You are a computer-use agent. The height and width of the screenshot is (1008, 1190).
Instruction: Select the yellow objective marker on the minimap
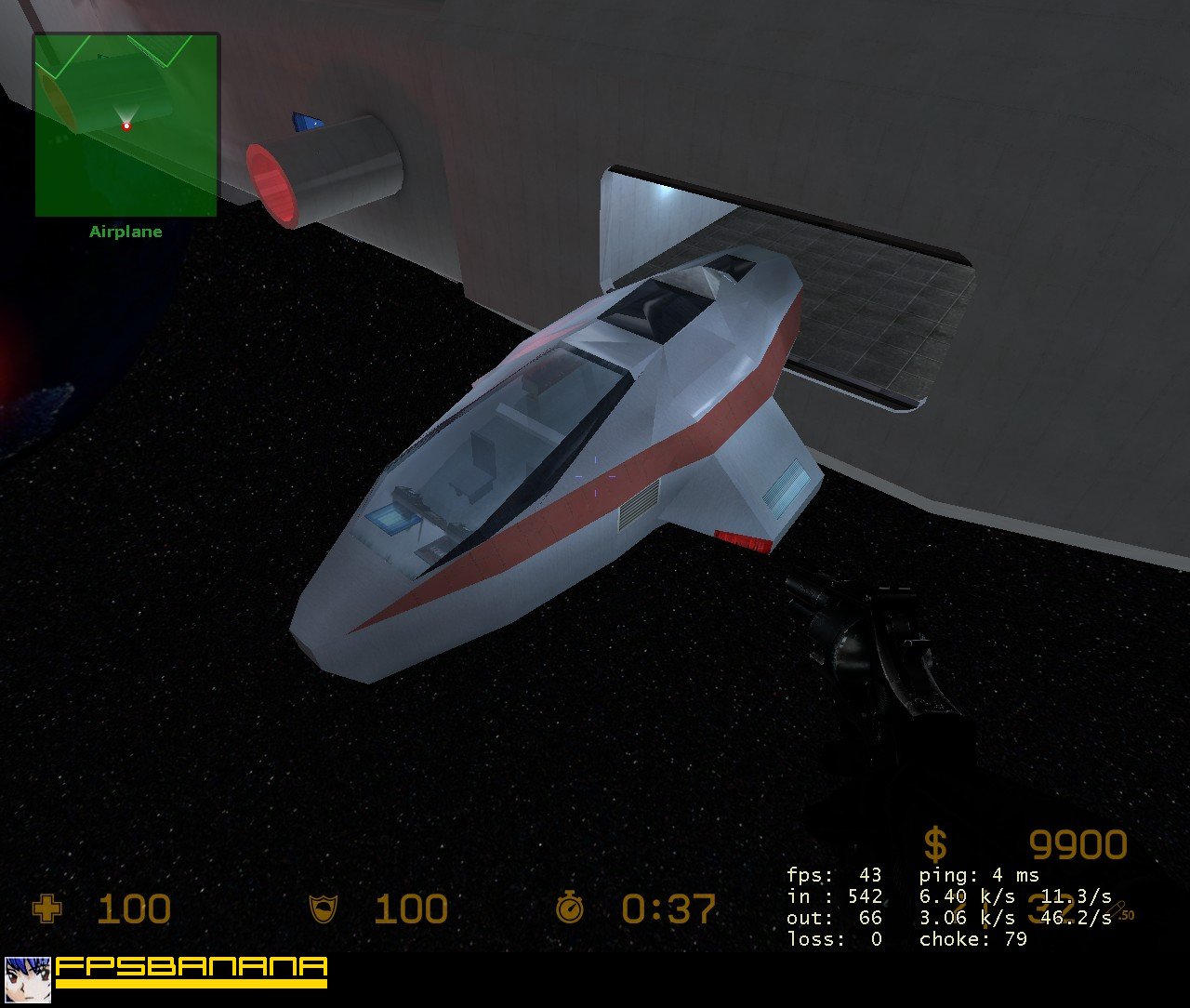coord(59,102)
